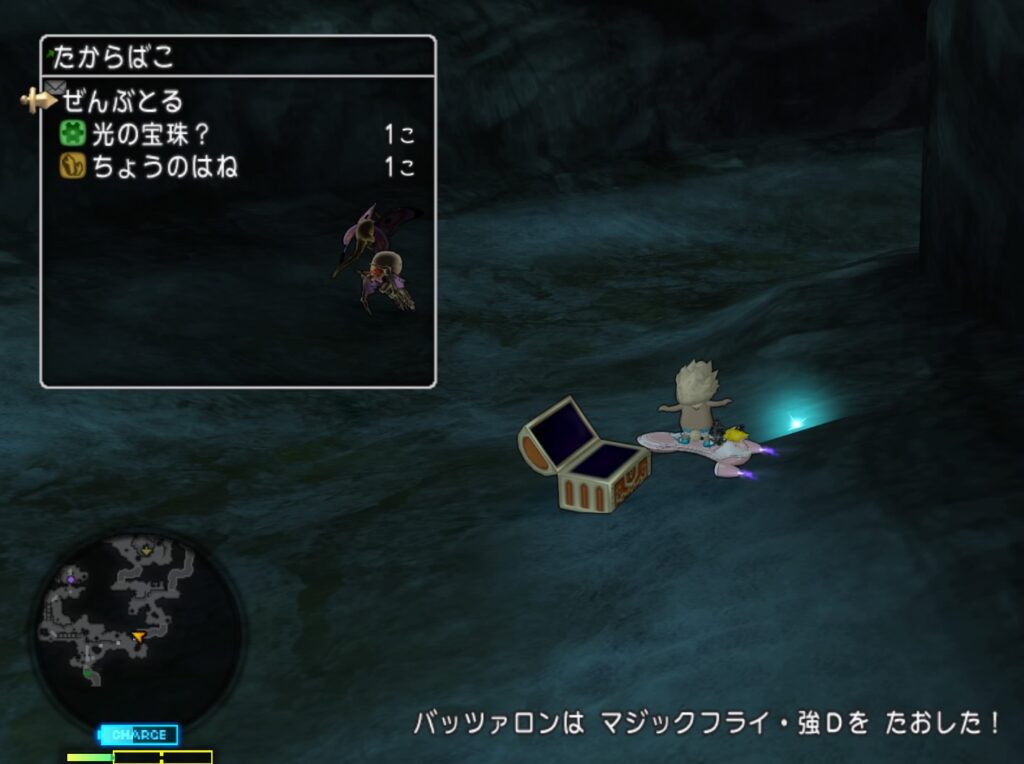Open the circular cave minimap
Image resolution: width=1024 pixels, height=764 pixels.
coord(135,632)
